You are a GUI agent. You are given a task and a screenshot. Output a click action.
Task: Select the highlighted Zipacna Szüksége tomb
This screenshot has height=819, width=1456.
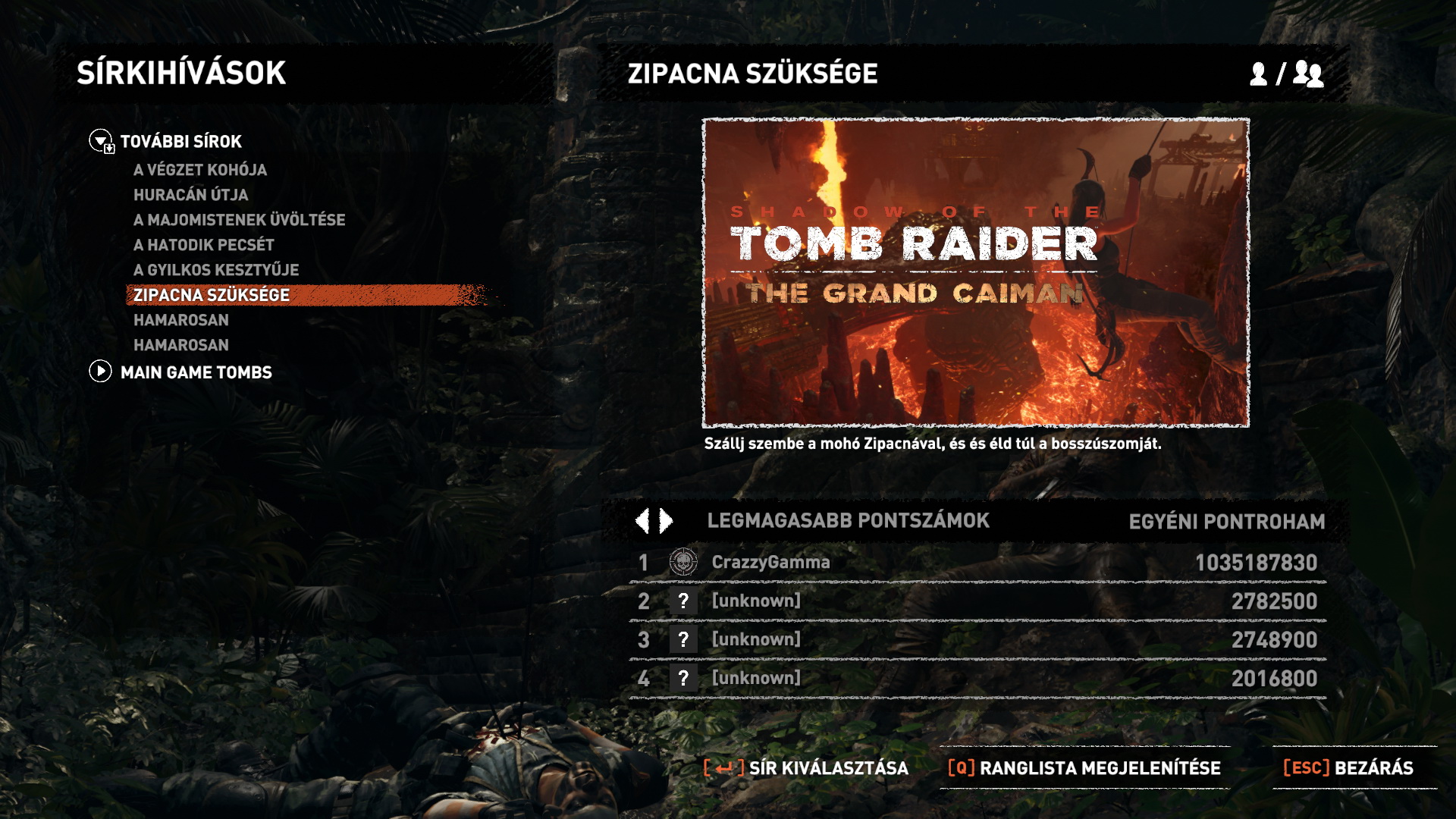click(x=212, y=295)
